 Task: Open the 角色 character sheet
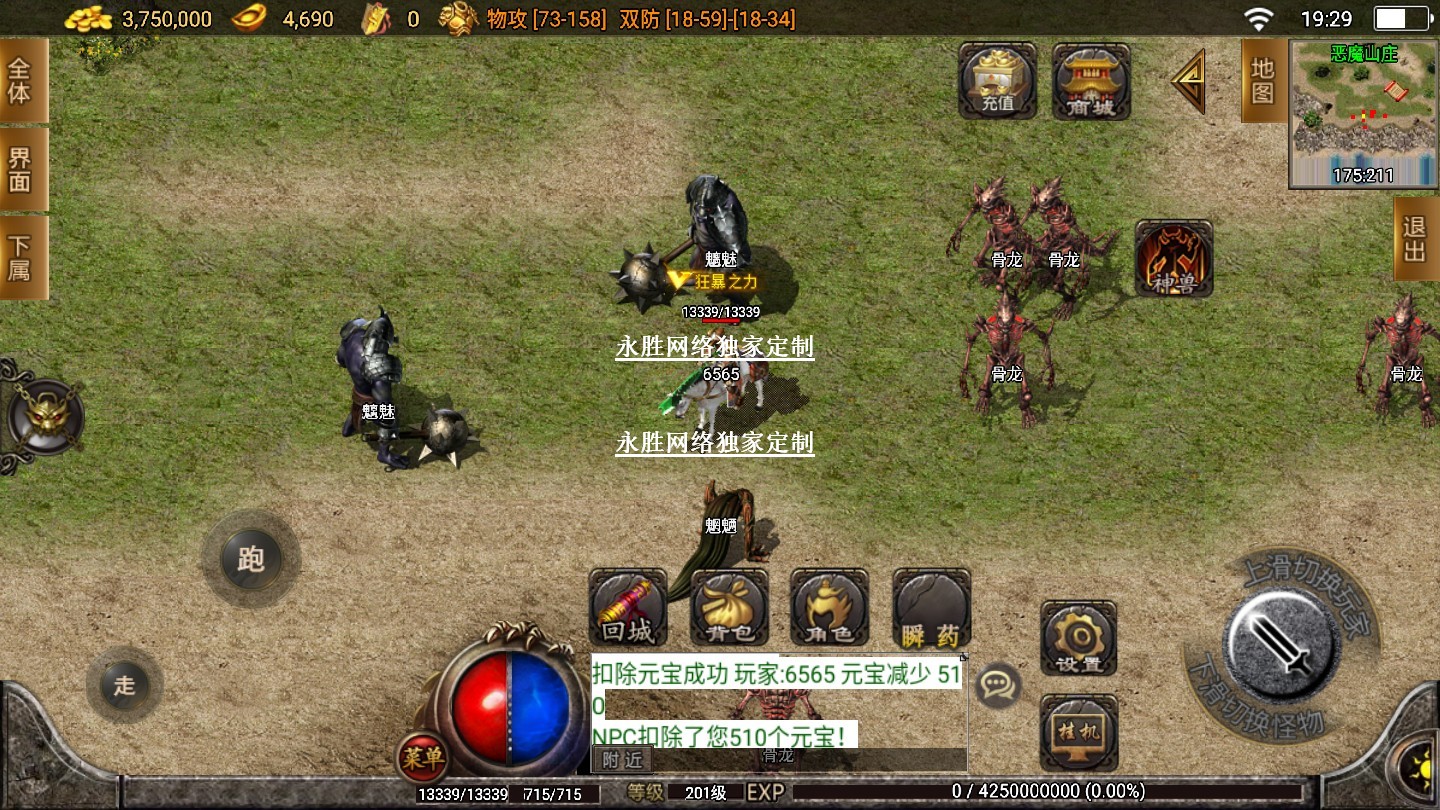pyautogui.click(x=829, y=608)
